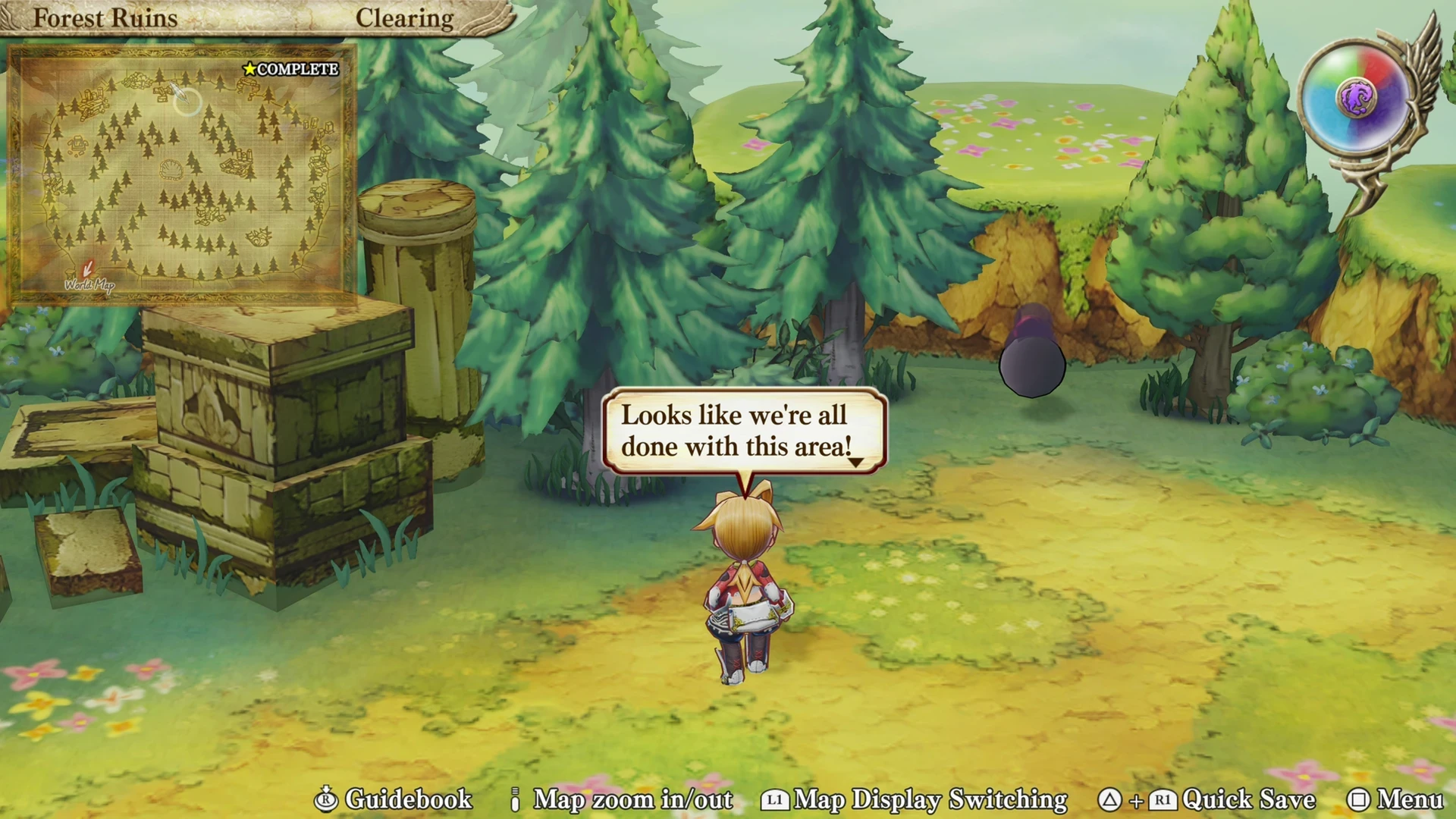The height and width of the screenshot is (819, 1456).
Task: Open the Guidebook via the R-stick icon
Action: 326,799
